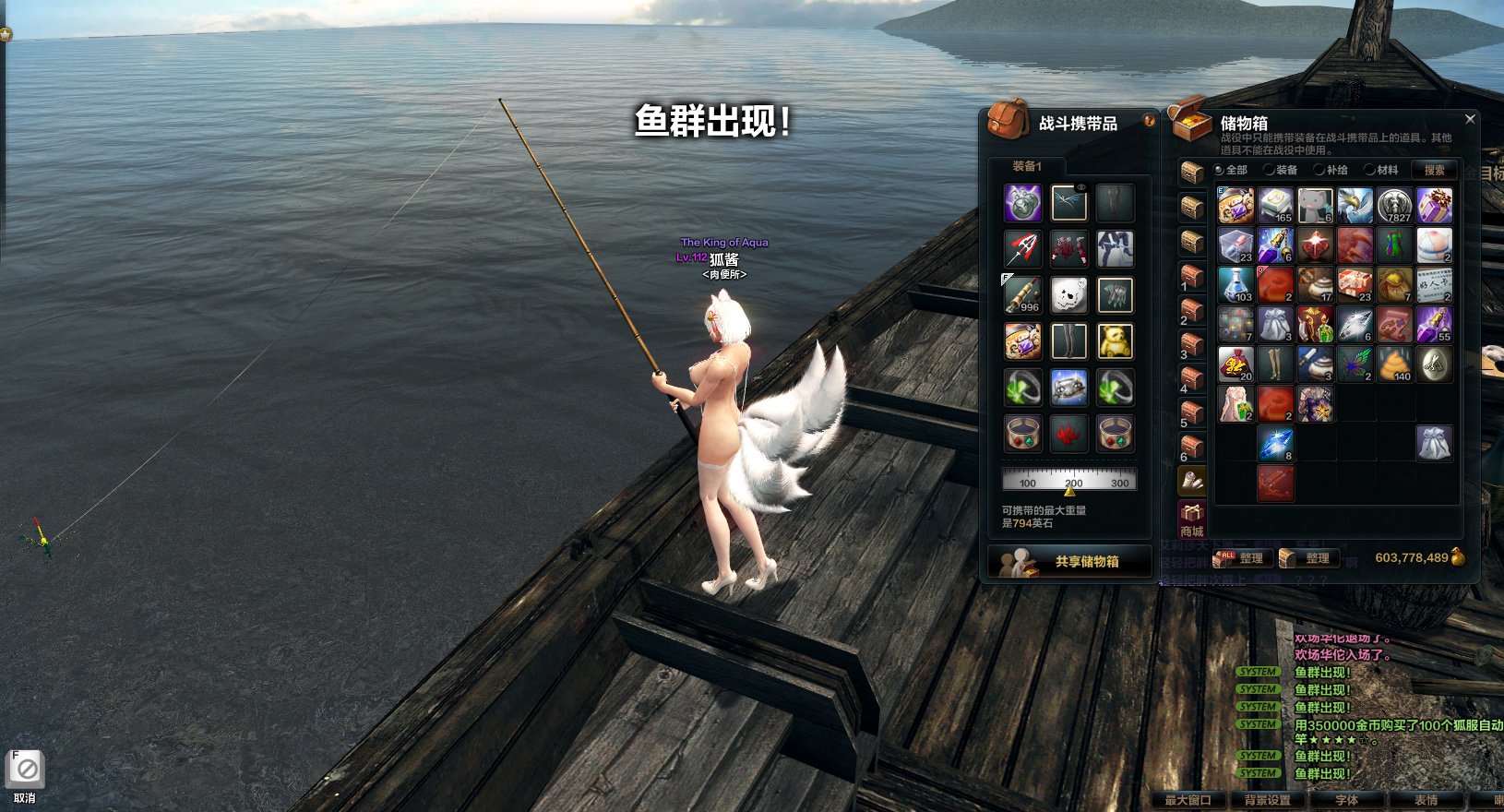Select the 全部 filter option
1504x812 pixels.
1231,170
